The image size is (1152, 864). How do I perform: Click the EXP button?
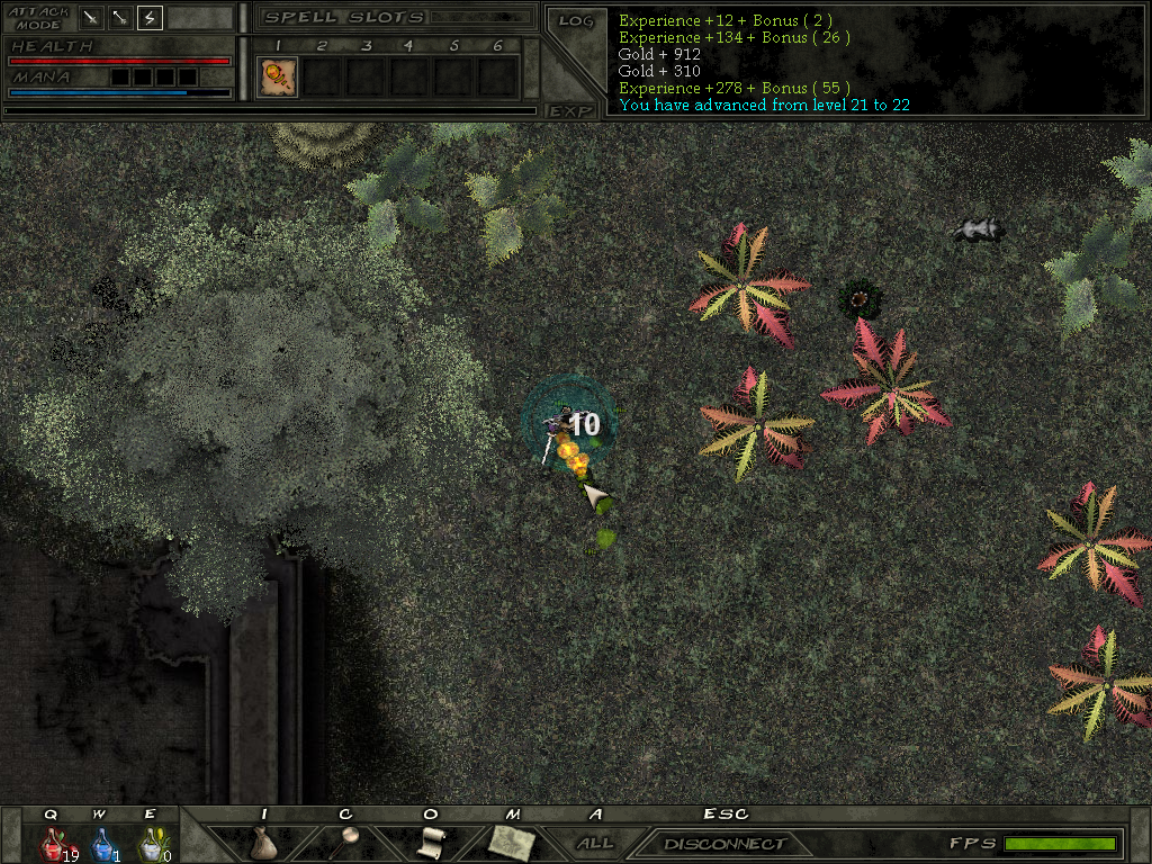(x=571, y=111)
